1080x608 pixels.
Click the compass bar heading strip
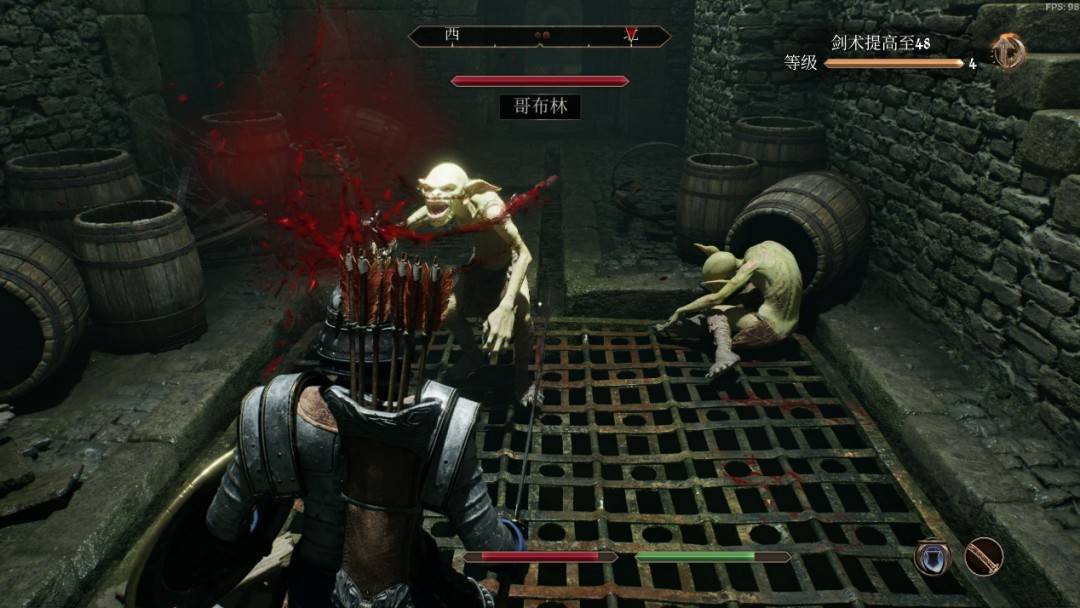[540, 36]
